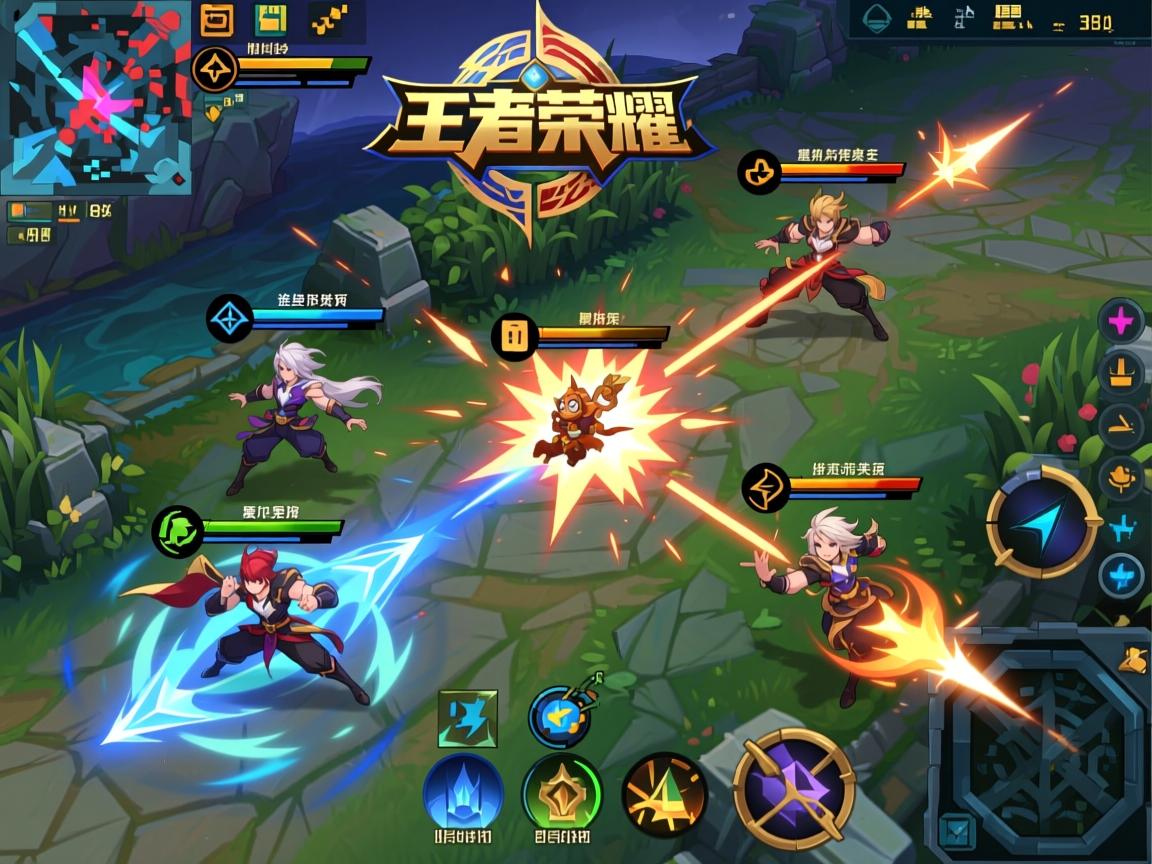Image resolution: width=1152 pixels, height=864 pixels.
Task: Open the orange flower round button
Action: point(1121,476)
